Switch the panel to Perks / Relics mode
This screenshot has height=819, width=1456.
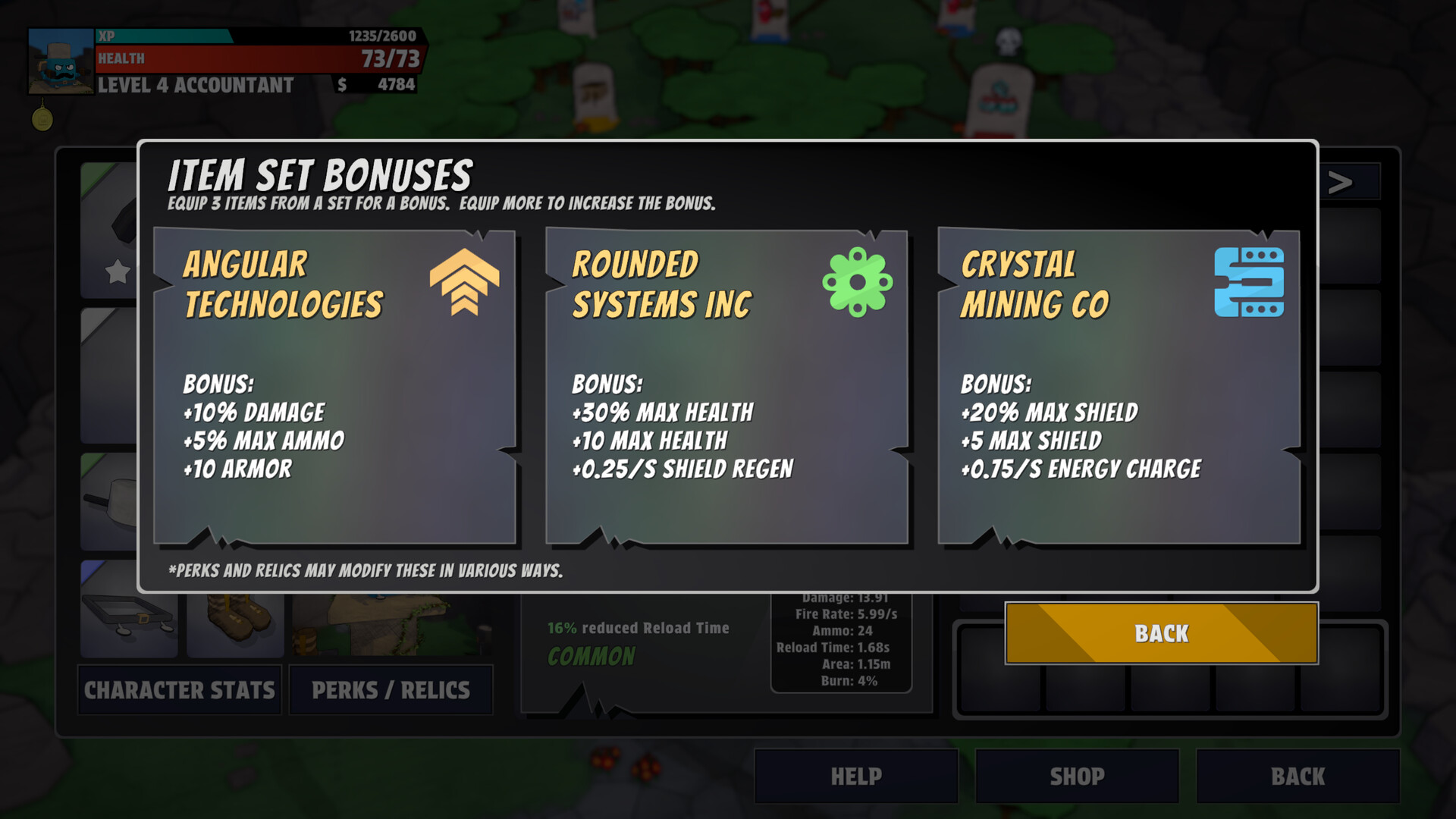tap(391, 690)
